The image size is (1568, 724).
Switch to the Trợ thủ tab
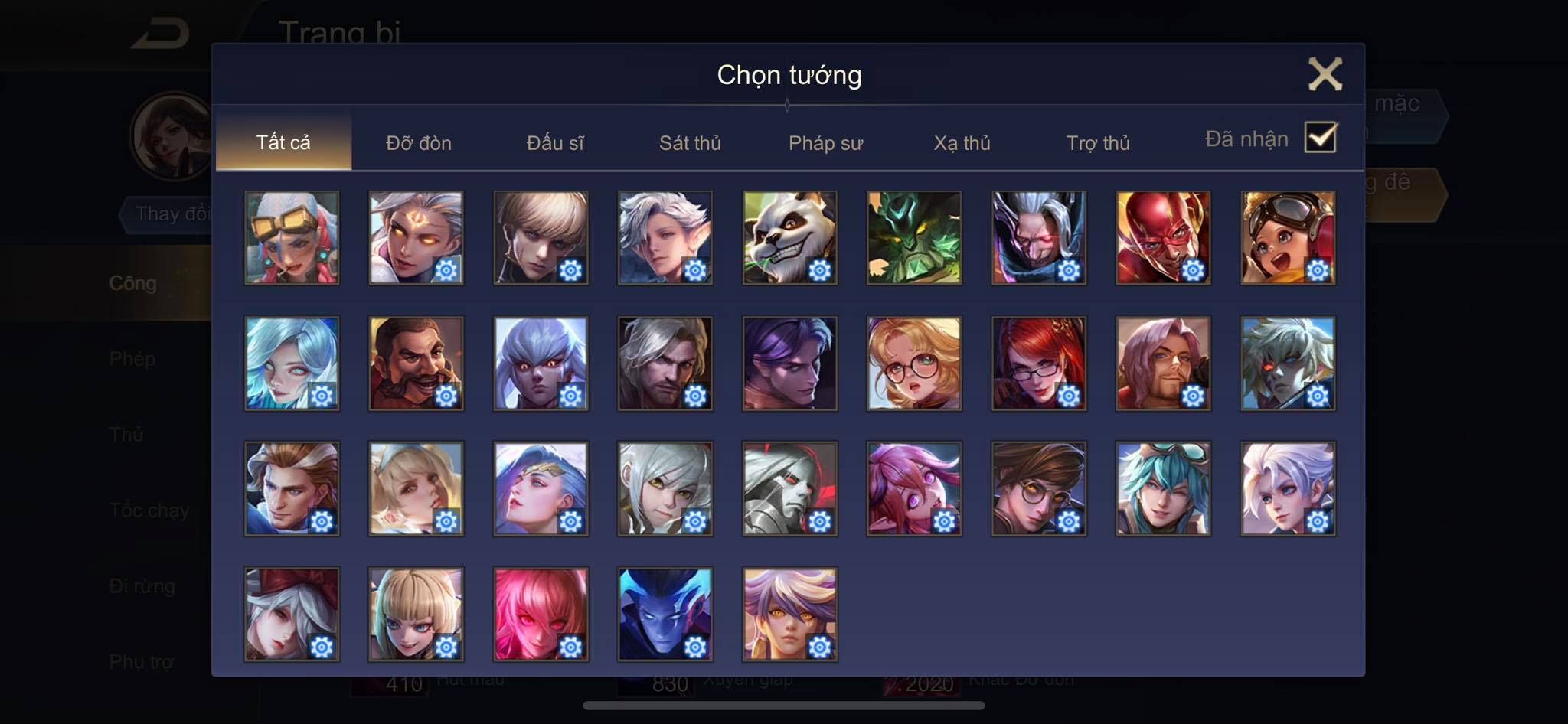click(1098, 143)
